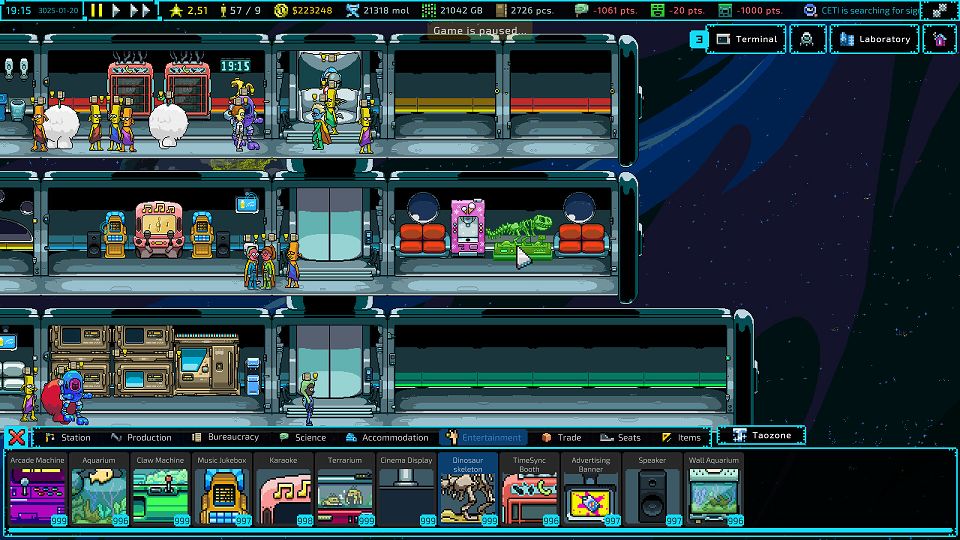Click the alien visitor icon button
The width and height of the screenshot is (960, 540).
coord(807,39)
